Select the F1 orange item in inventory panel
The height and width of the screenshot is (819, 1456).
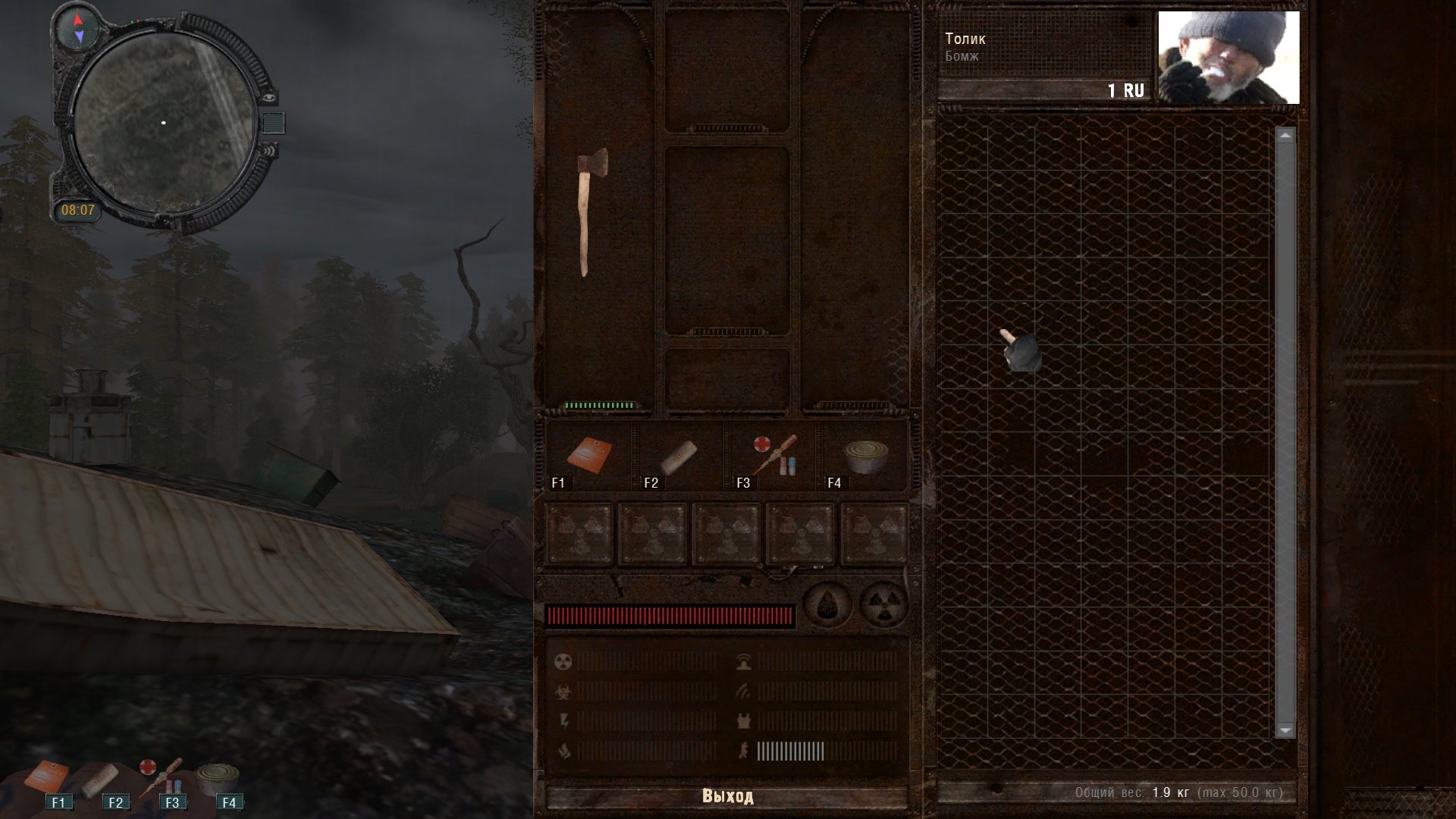[x=589, y=455]
